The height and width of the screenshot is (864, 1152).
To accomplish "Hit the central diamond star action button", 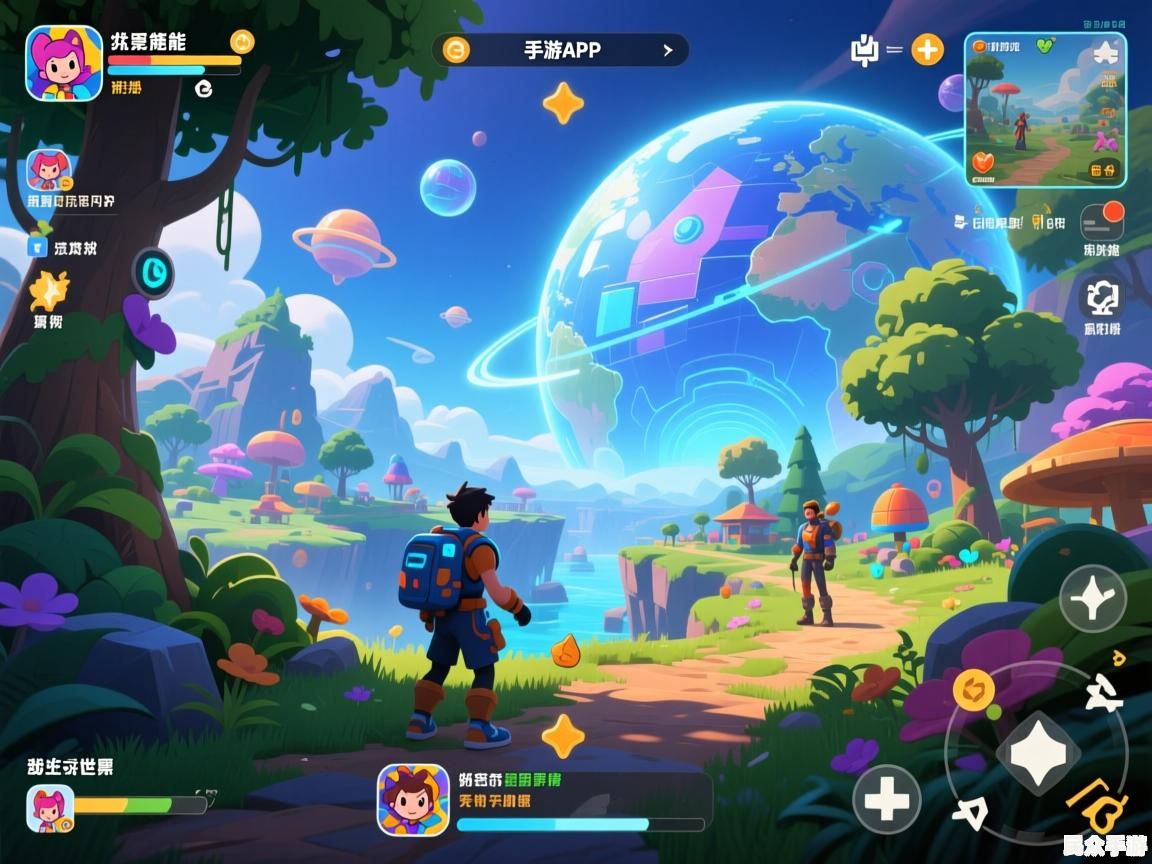I will pyautogui.click(x=1037, y=752).
